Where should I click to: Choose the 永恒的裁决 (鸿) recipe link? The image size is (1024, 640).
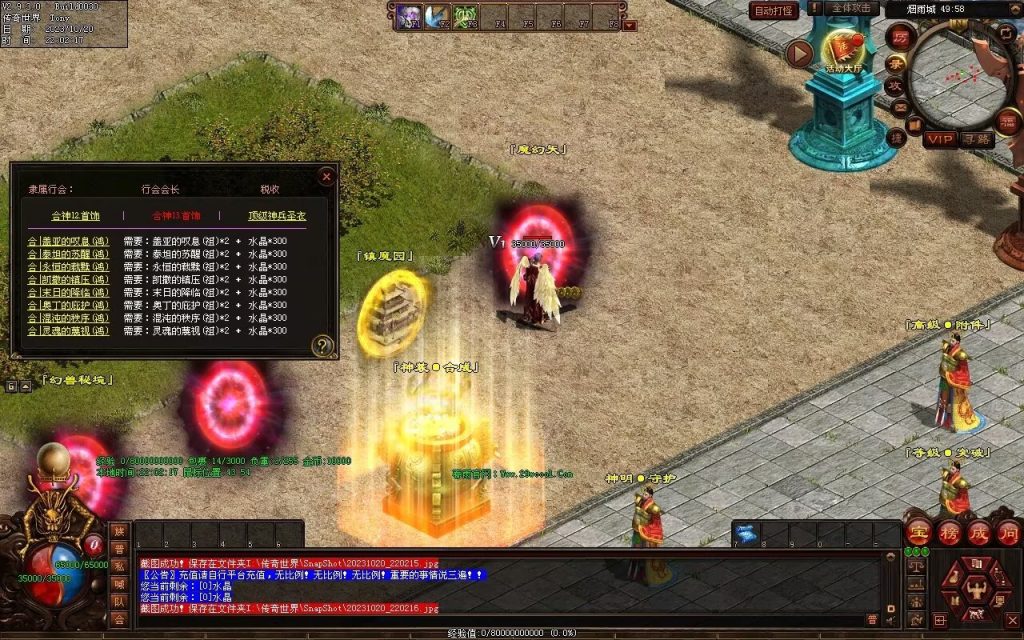click(x=68, y=267)
